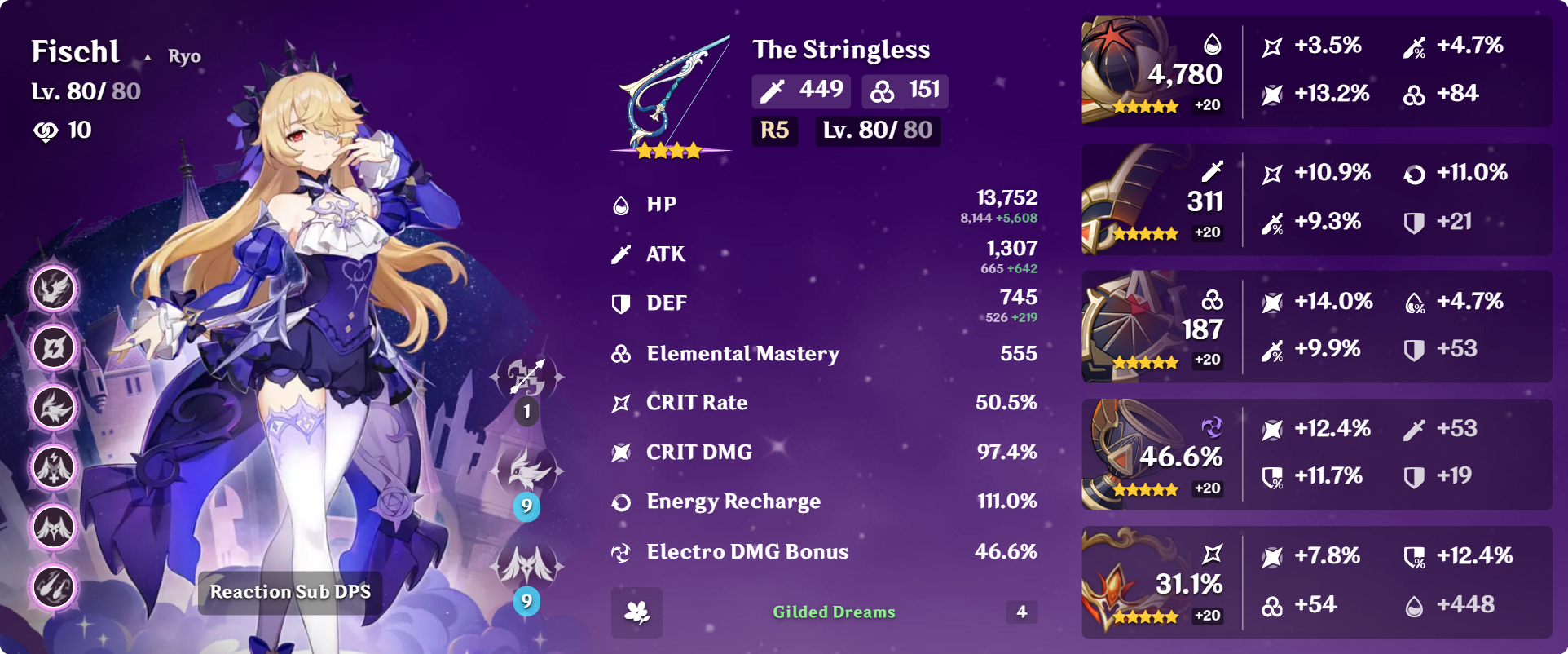
Task: Click the Gilded Dreams set name text
Action: tap(834, 612)
